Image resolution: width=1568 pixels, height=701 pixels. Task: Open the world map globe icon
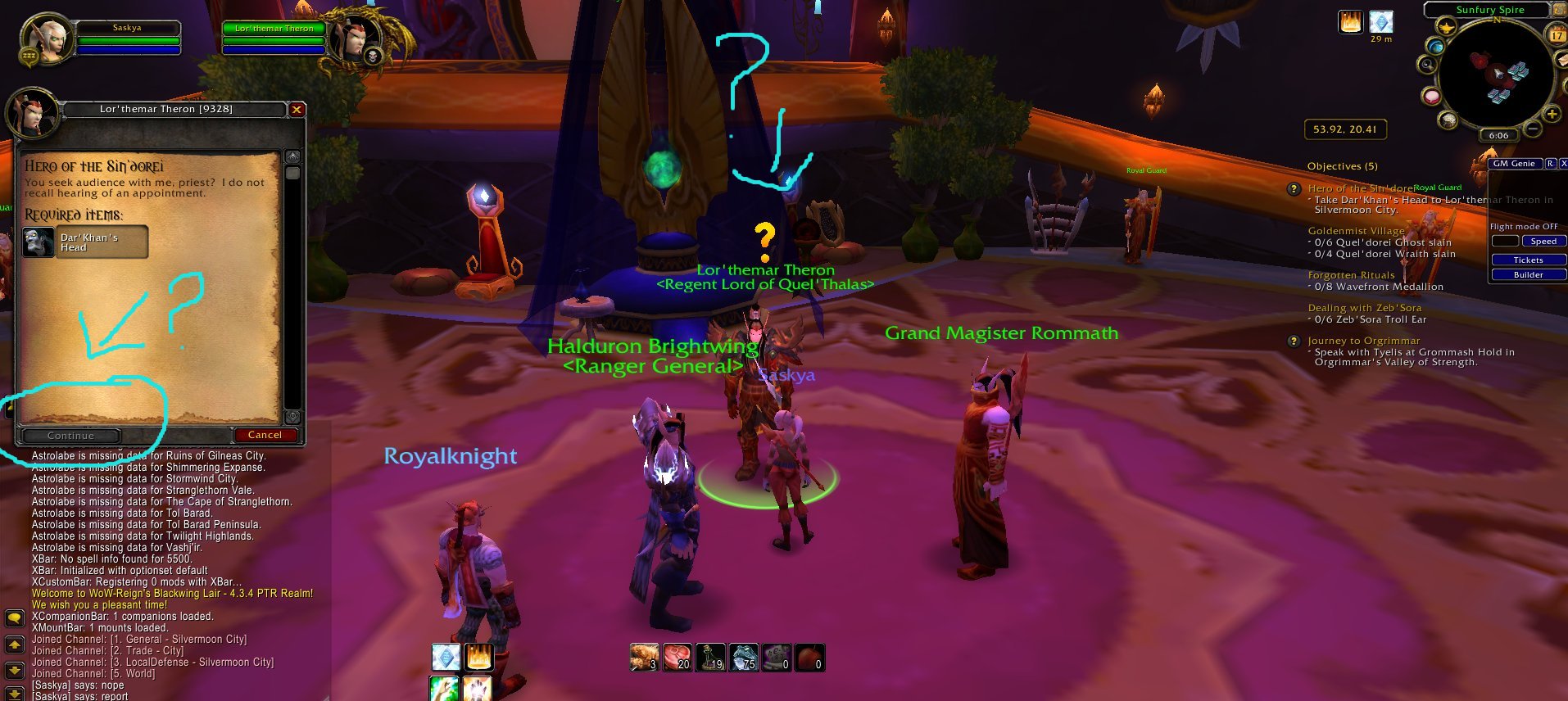pos(1436,47)
